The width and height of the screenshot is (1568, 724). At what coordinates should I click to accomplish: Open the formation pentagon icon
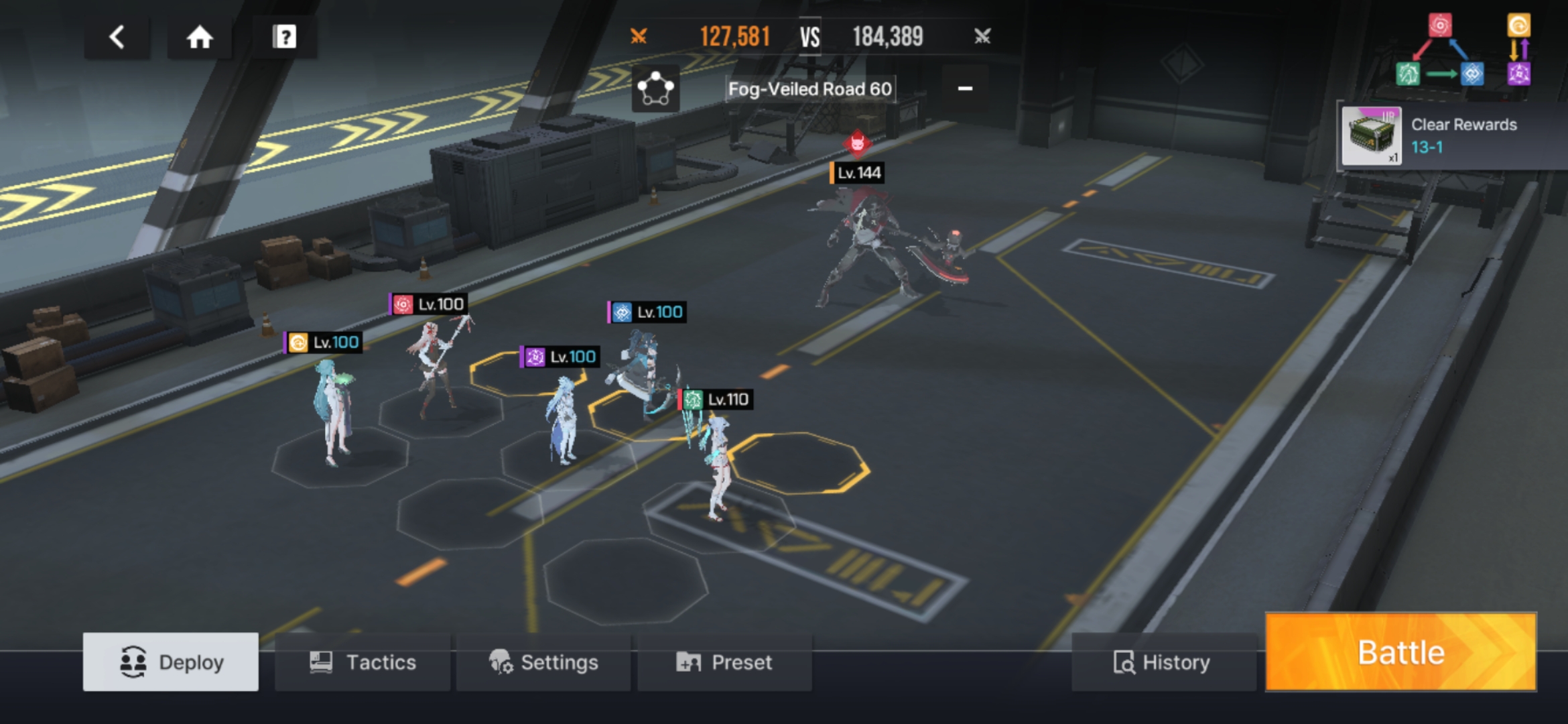[655, 89]
